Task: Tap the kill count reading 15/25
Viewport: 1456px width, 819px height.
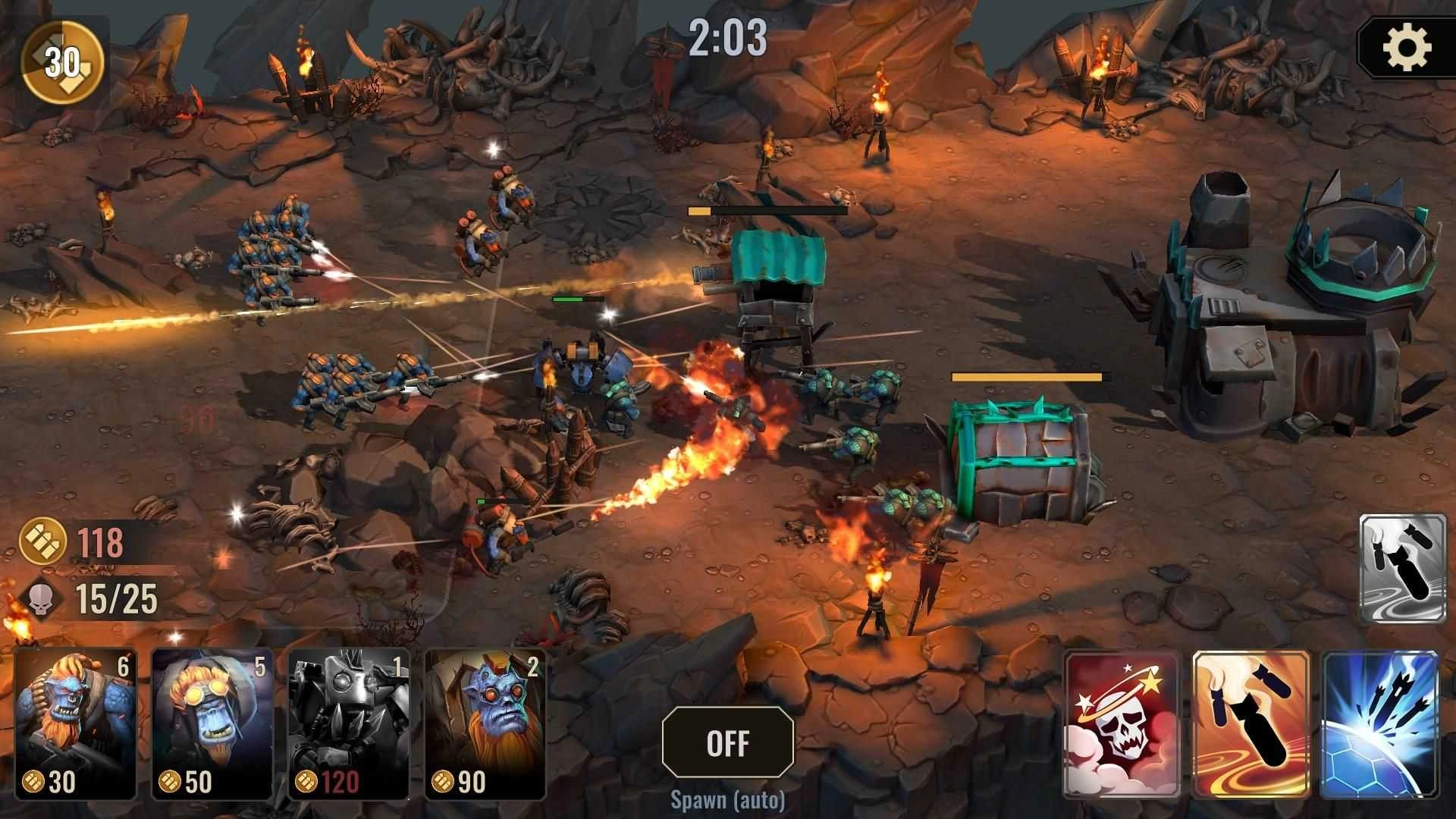Action: 115,598
